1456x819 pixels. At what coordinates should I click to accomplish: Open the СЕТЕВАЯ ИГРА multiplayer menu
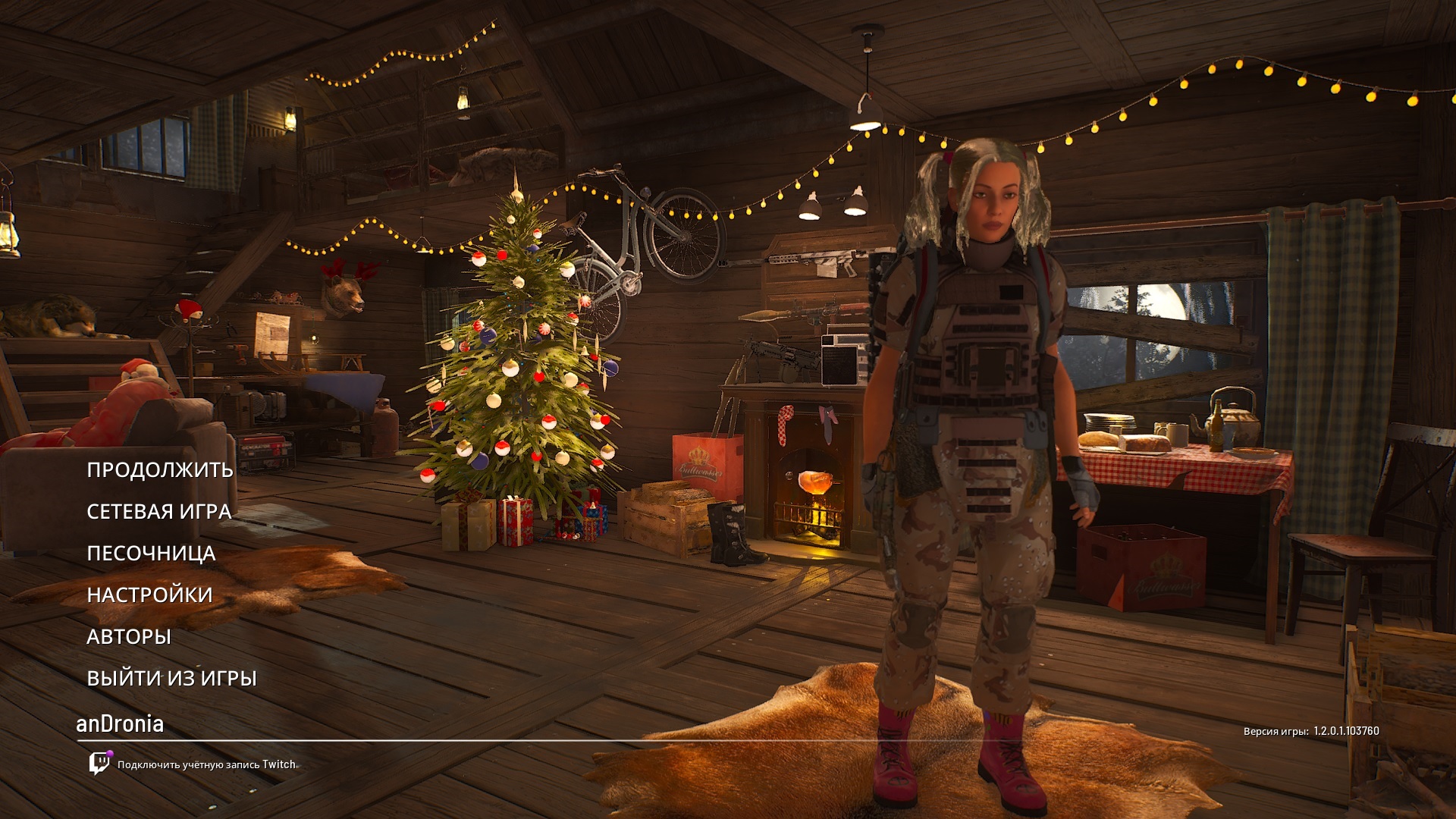tap(159, 512)
